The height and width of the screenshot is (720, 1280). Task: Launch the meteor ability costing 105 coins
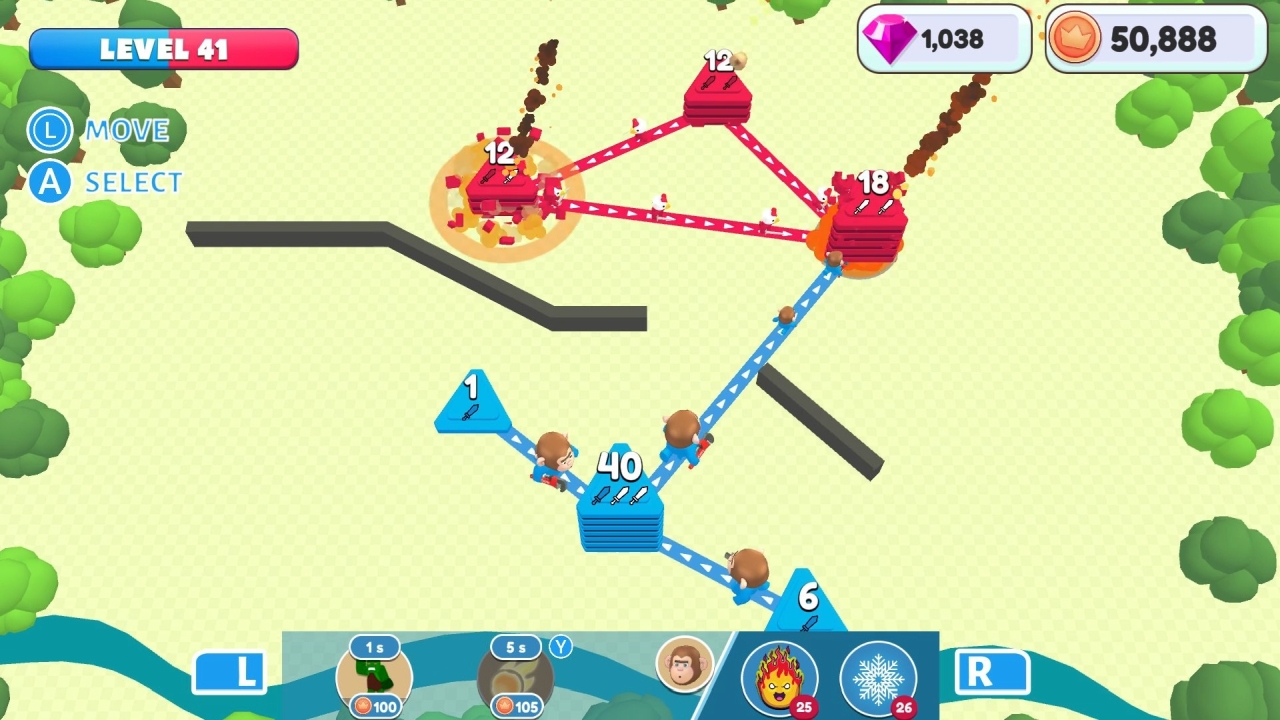click(516, 678)
